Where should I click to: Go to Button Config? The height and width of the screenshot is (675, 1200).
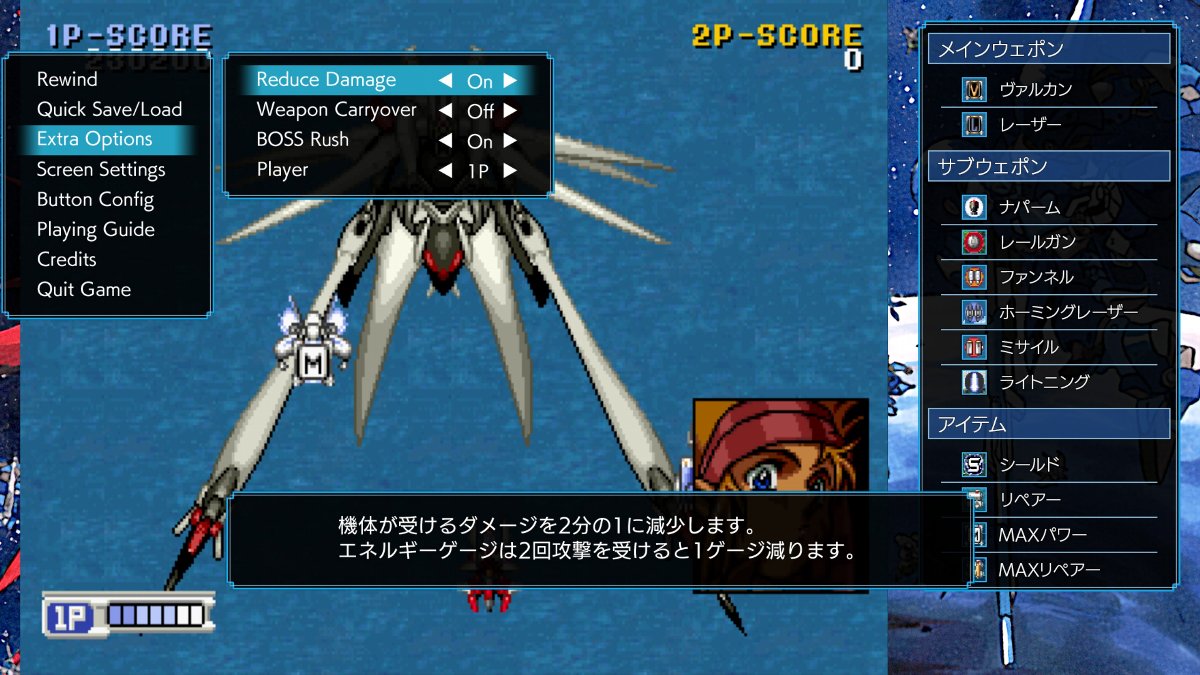point(95,199)
